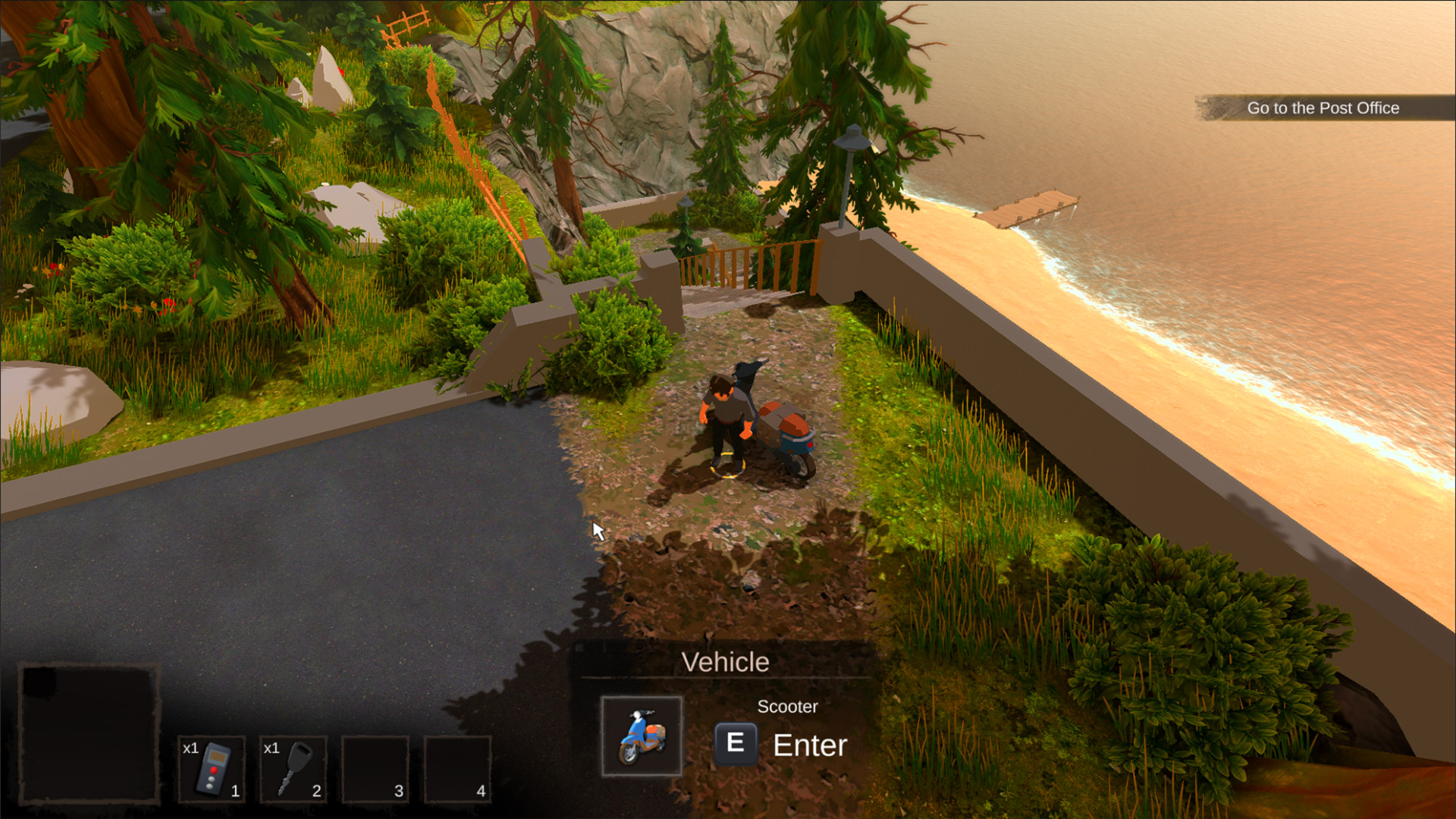Click the Go to the Post Office quest banner
The height and width of the screenshot is (819, 1456).
click(x=1323, y=108)
